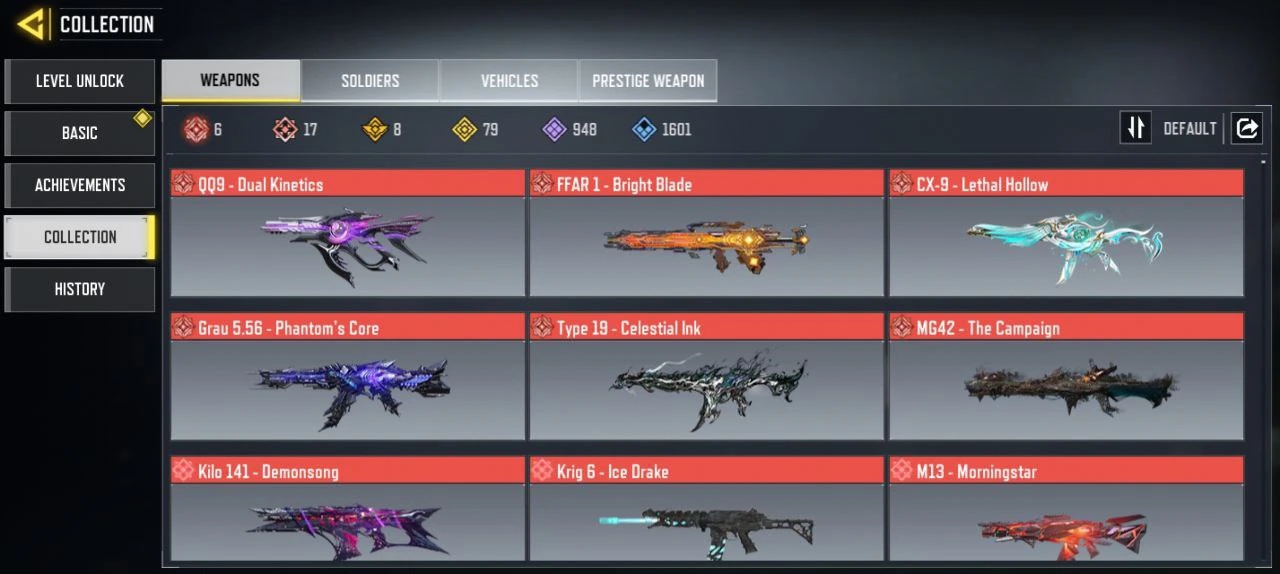
Task: Choose the FFAR 1 - Bright Blade card
Action: [706, 234]
